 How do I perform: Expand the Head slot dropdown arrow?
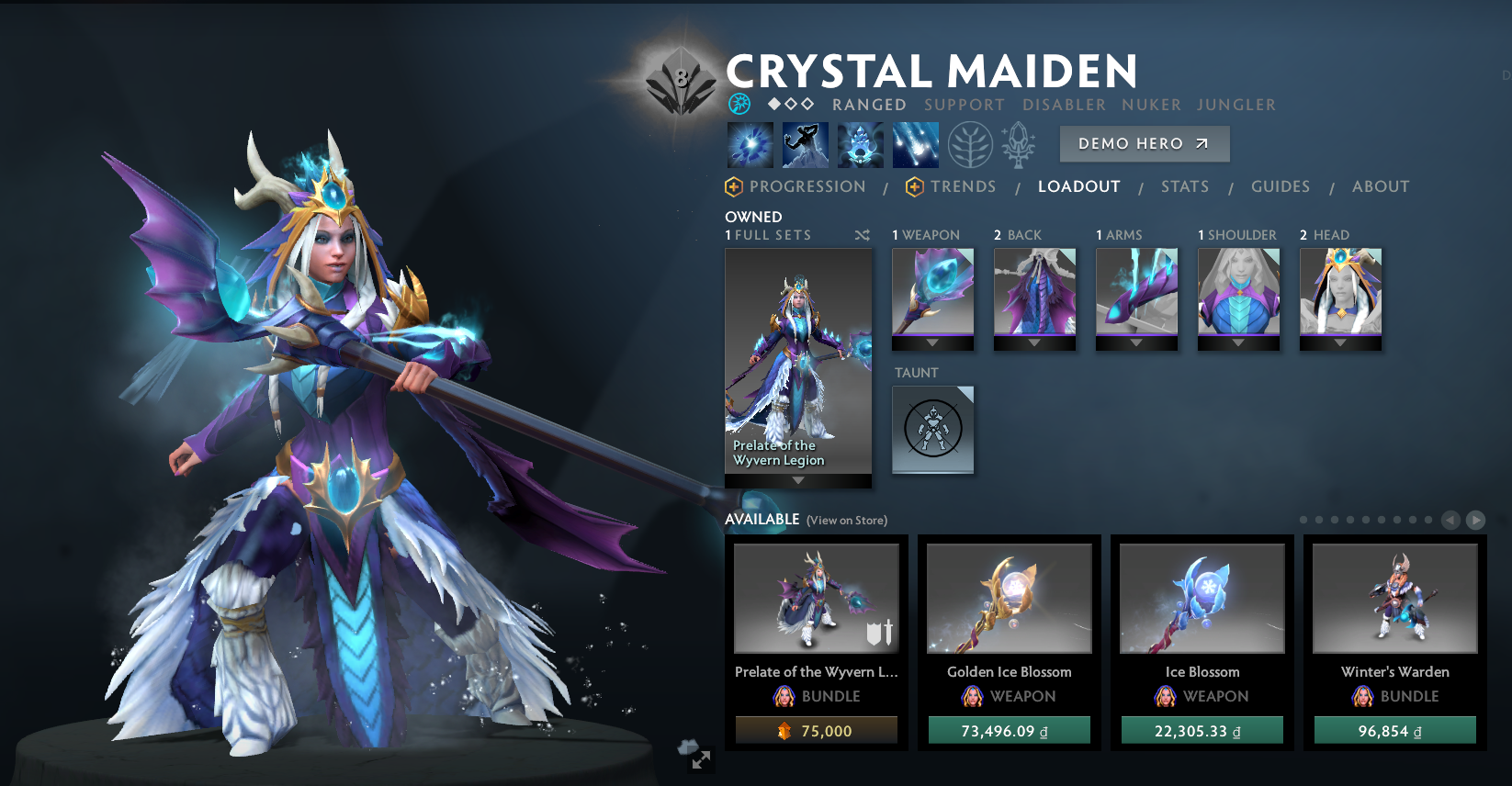1339,344
